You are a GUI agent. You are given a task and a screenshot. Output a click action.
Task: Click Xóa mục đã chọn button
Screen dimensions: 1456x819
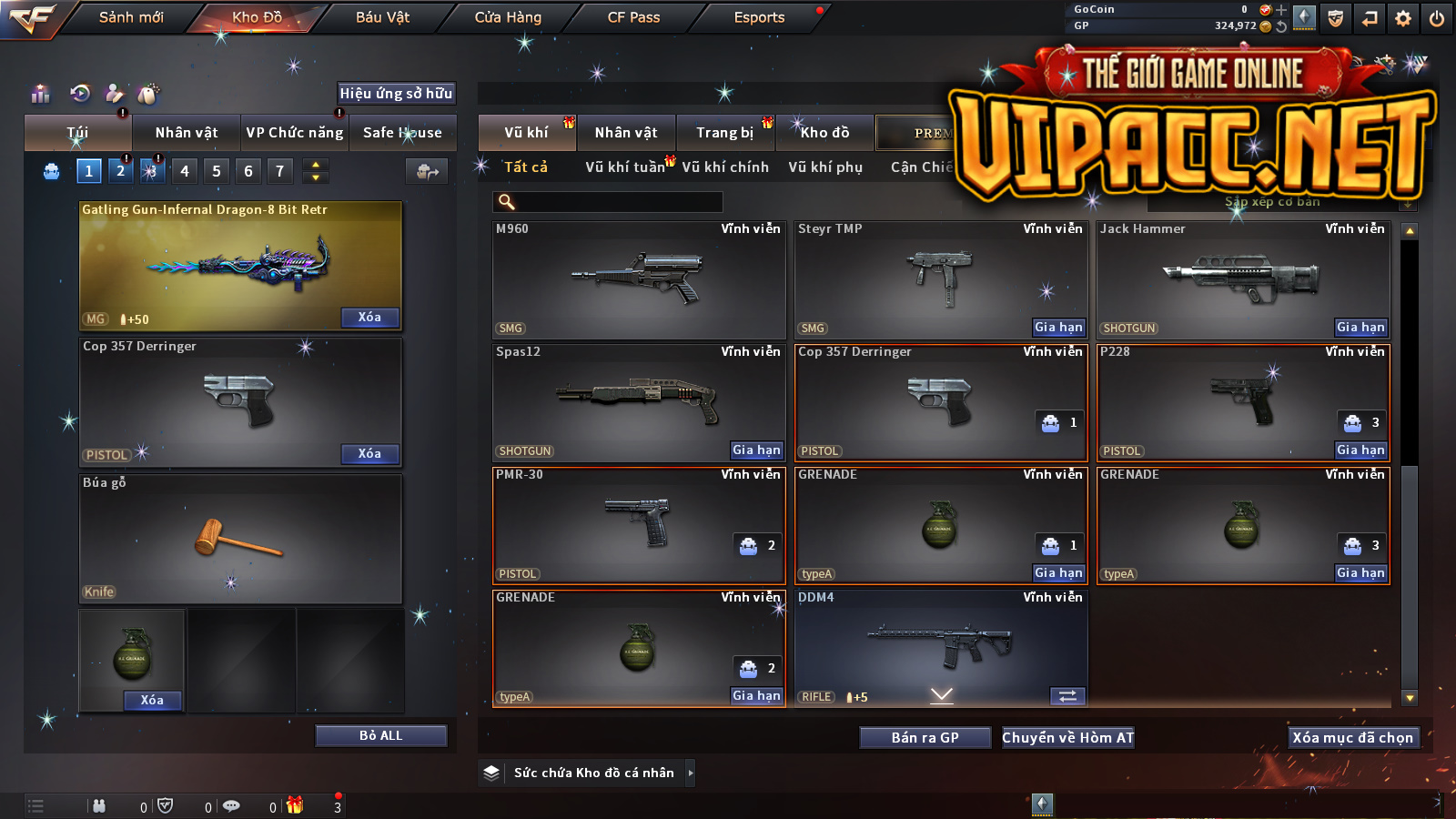(1352, 738)
